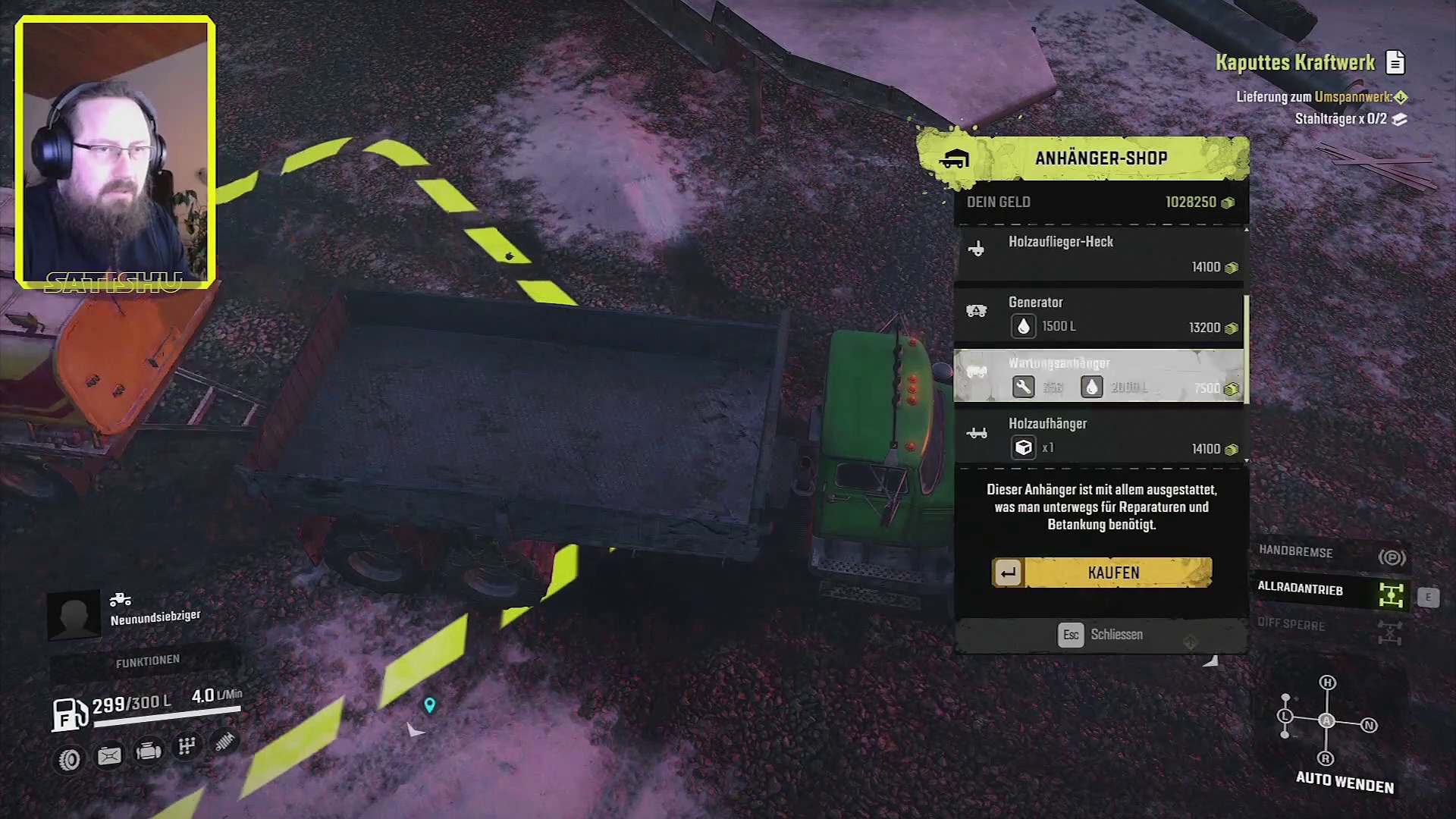Open the Kaputtes Kraftwerk mission document icon
This screenshot has width=1456, height=819.
1395,62
